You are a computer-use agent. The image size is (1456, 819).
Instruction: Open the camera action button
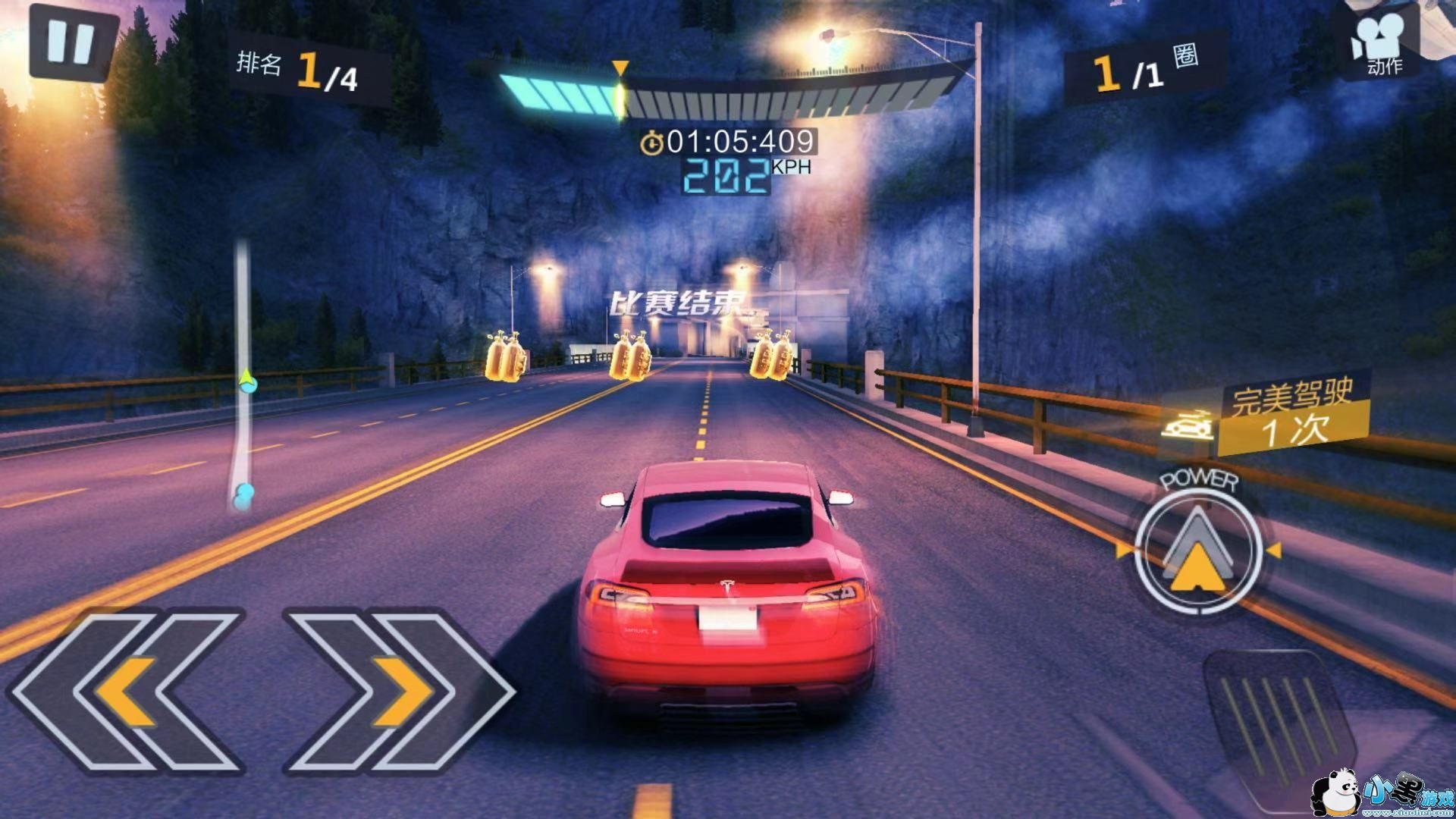point(1380,45)
